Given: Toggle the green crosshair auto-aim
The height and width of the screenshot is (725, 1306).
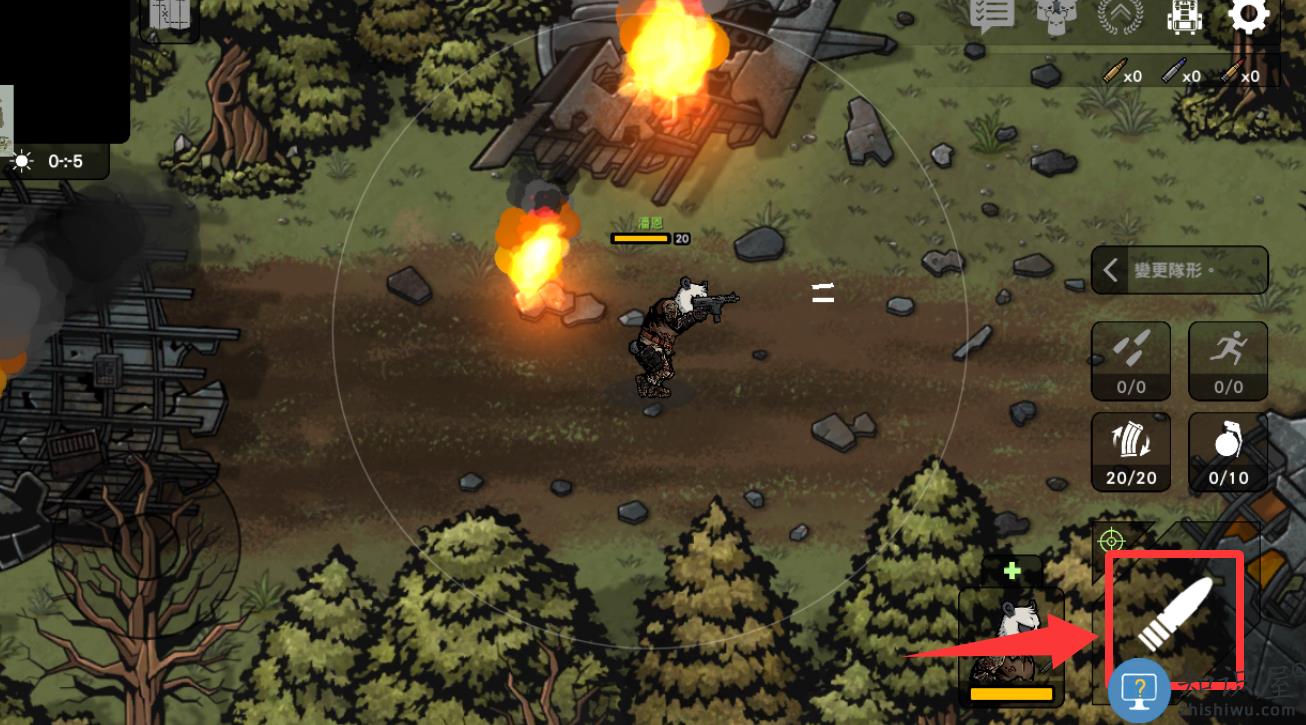Looking at the screenshot, I should [x=1110, y=541].
